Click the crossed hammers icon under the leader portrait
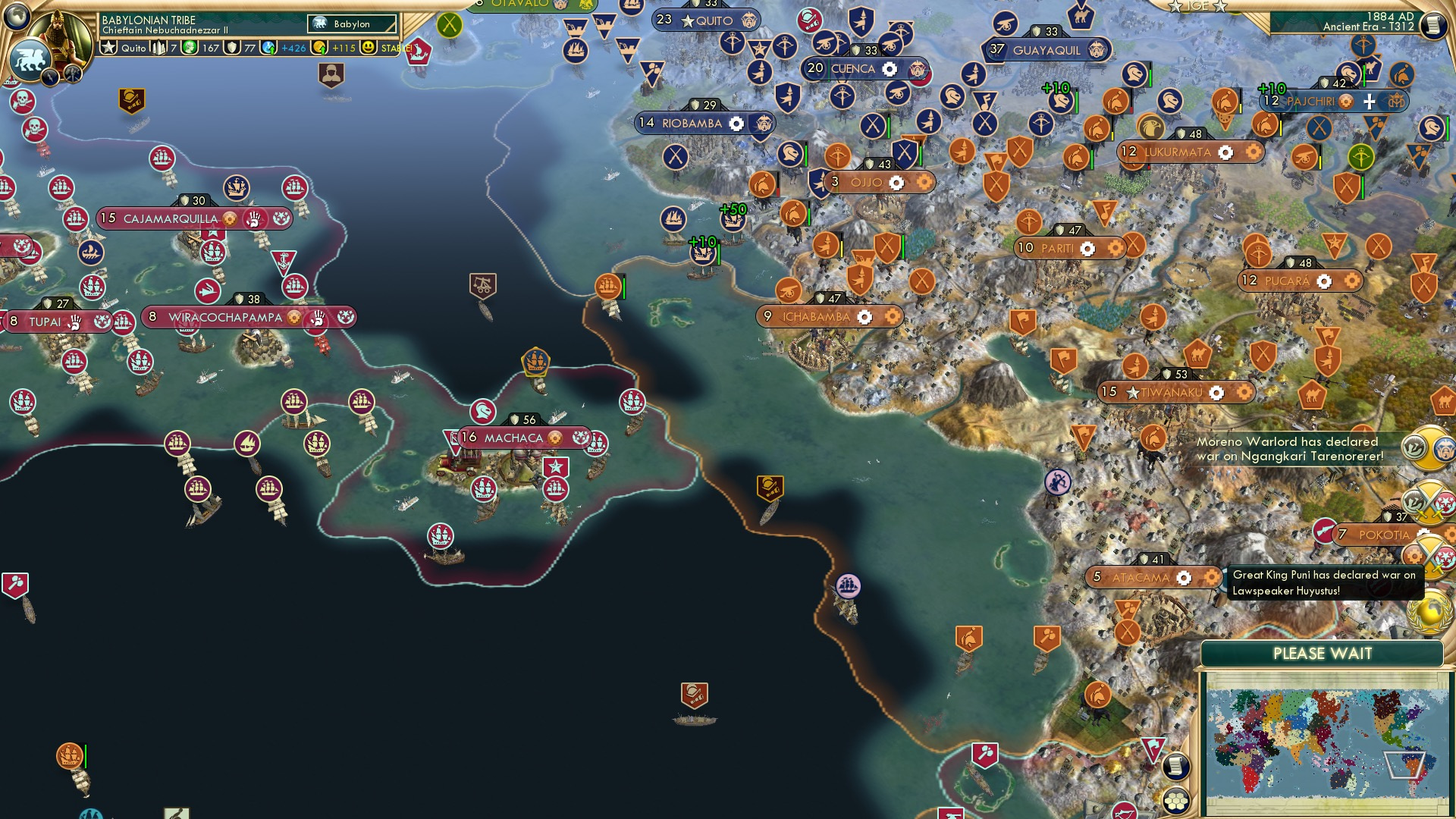Viewport: 1456px width, 819px height. (72, 74)
